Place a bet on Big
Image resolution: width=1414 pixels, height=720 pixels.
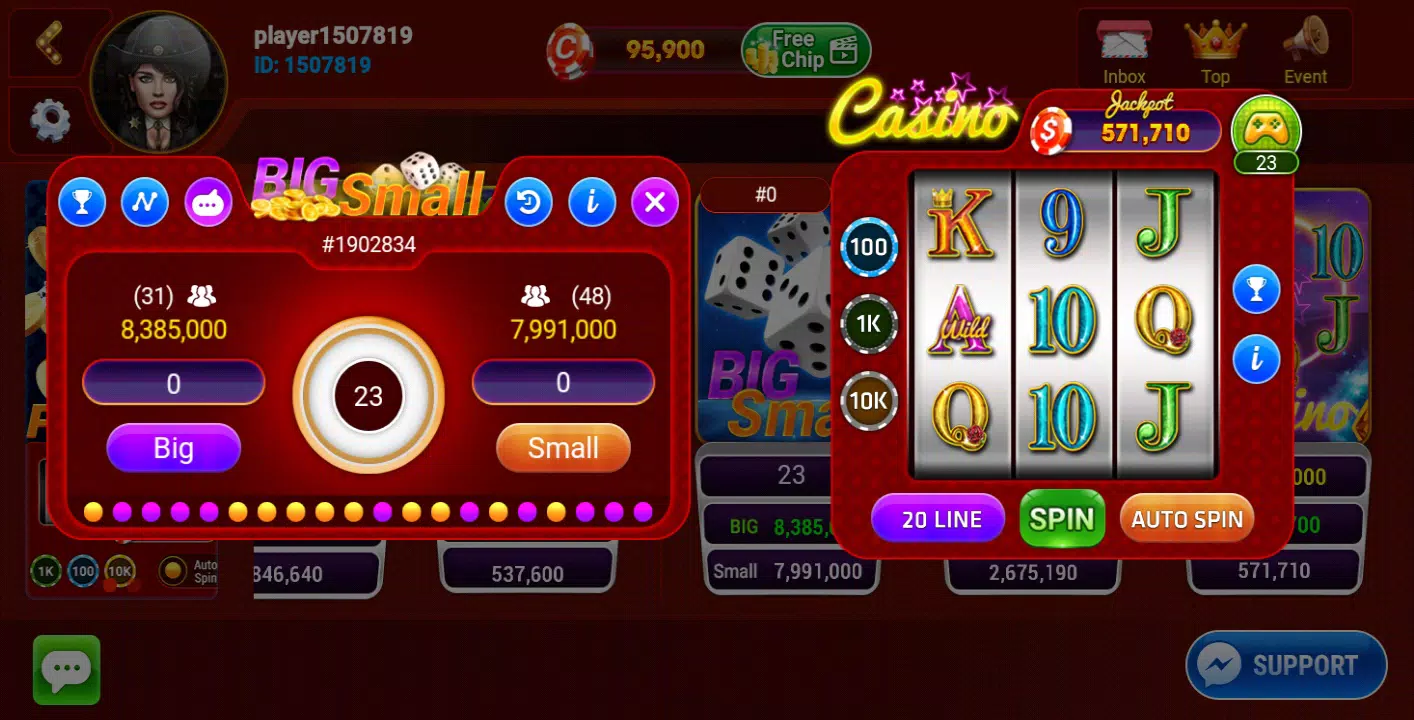pyautogui.click(x=173, y=448)
